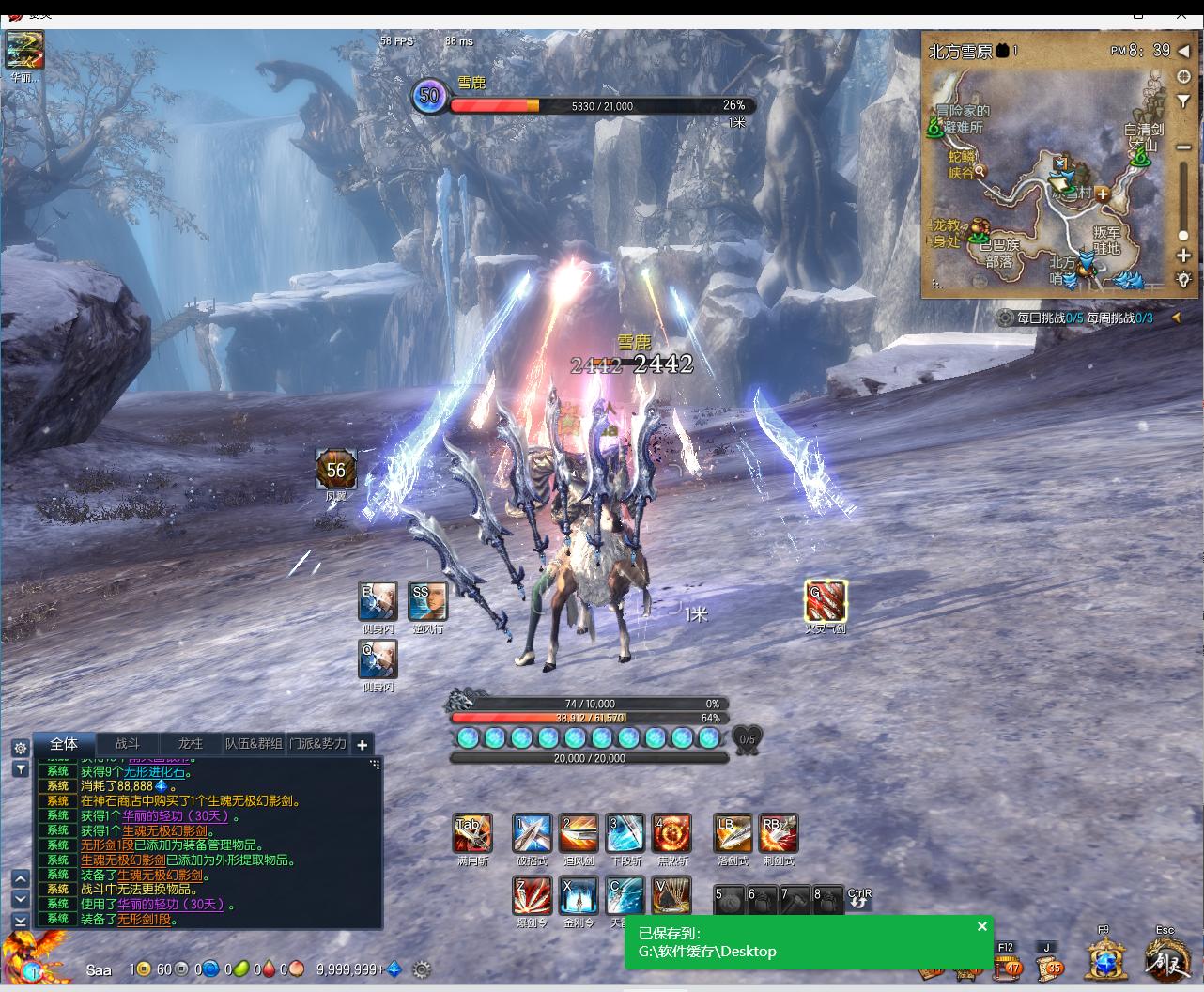Open the minimap filter funnel
Screen dimensions: 1204x992
click(x=1183, y=101)
